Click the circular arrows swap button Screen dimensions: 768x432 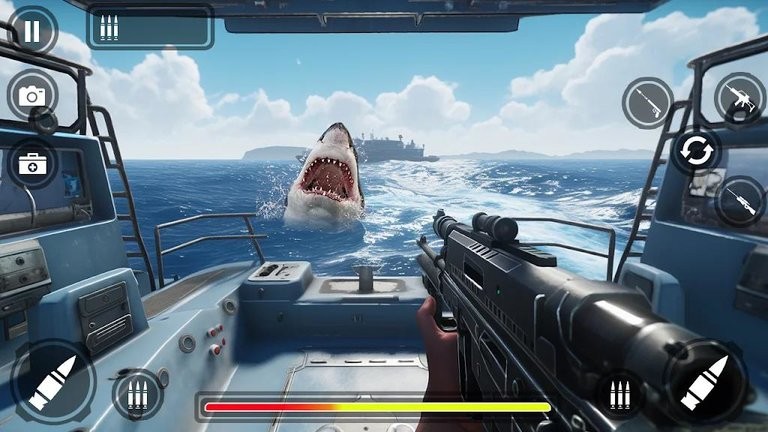pos(695,151)
